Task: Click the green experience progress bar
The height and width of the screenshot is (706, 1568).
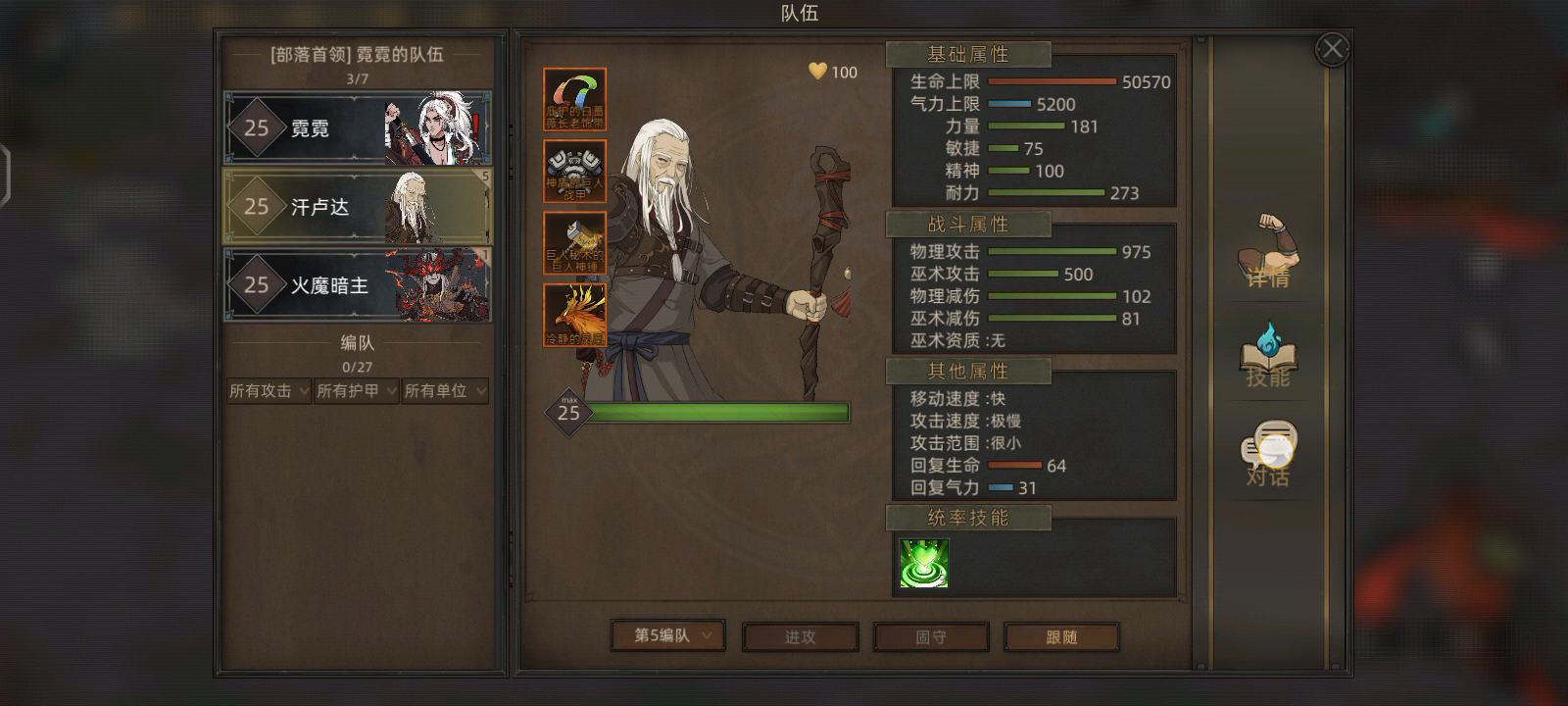Action: 720,412
